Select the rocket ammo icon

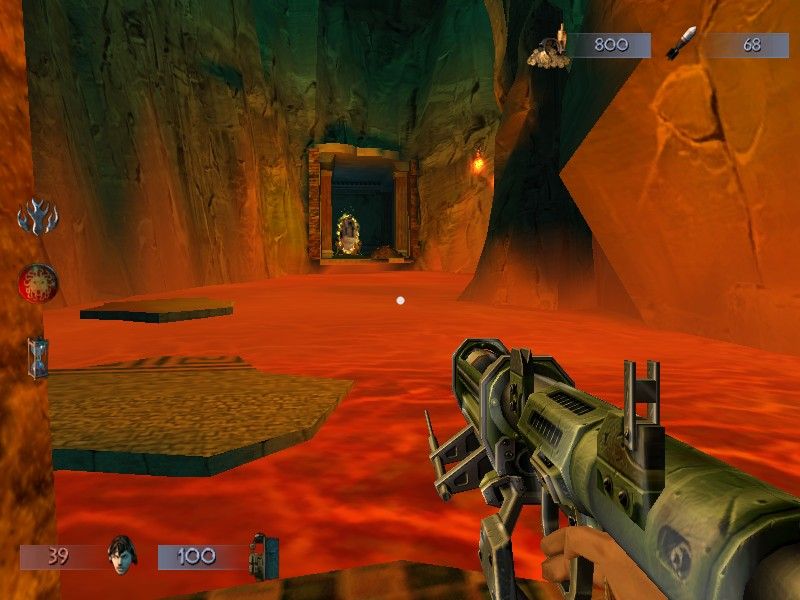681,44
